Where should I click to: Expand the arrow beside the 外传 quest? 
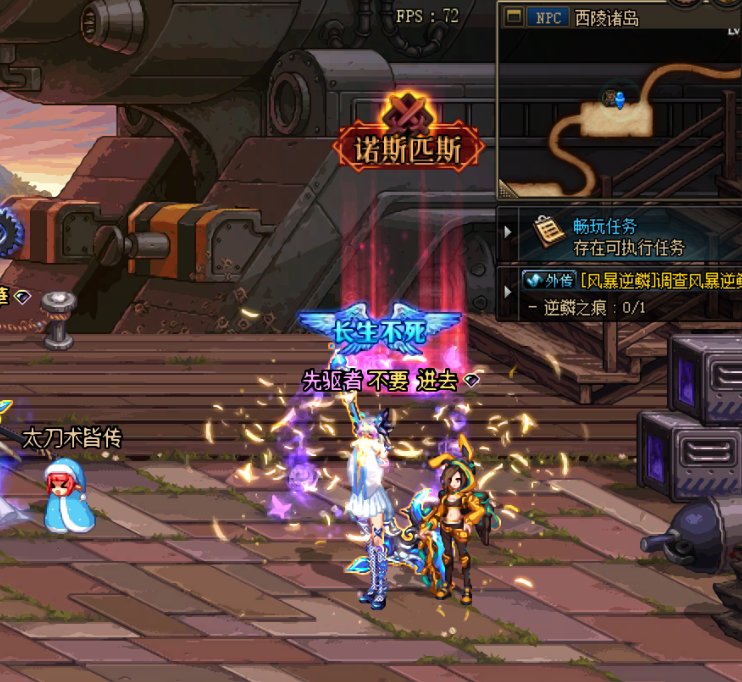tap(508, 290)
